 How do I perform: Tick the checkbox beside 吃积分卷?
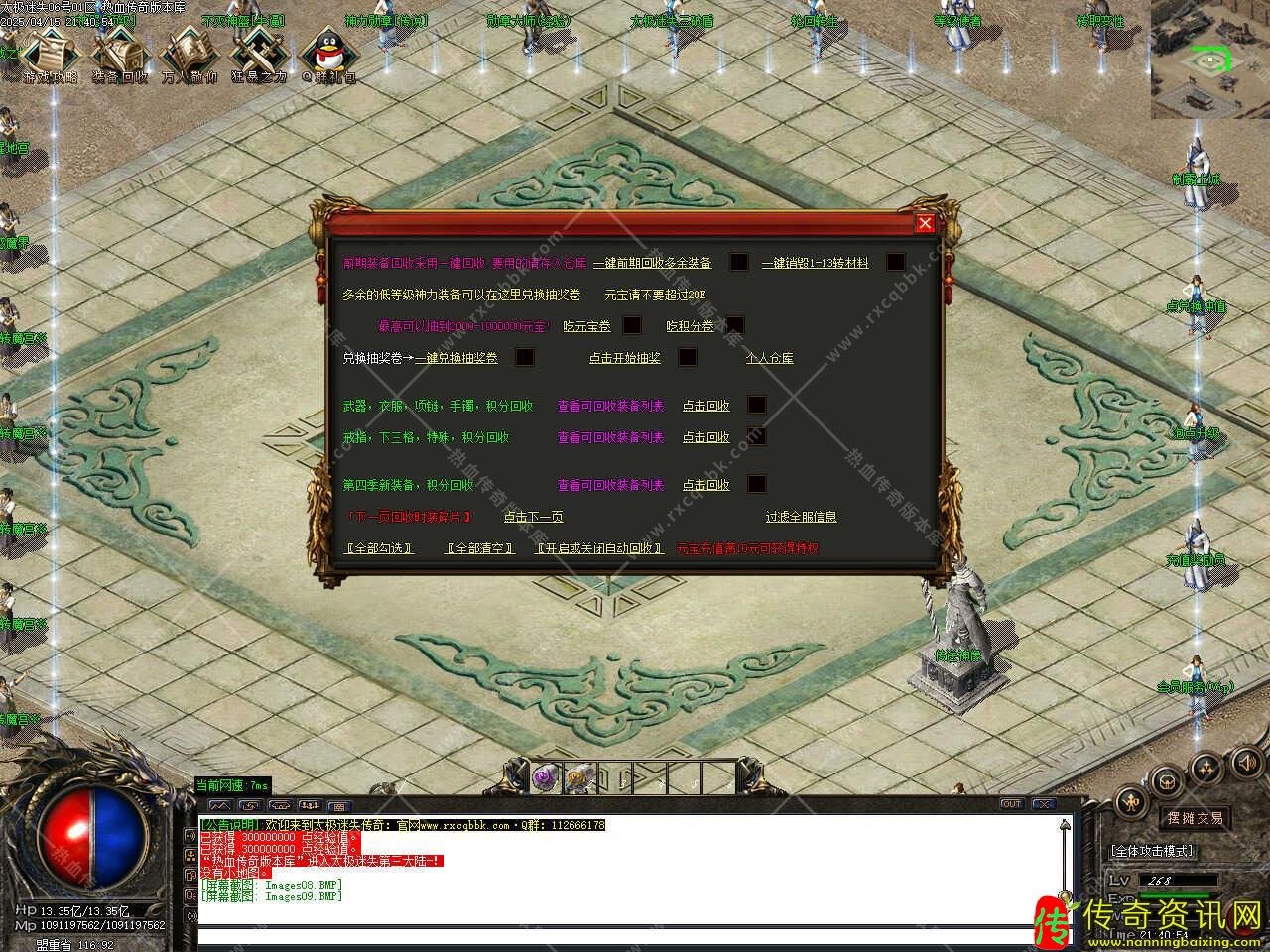click(x=734, y=325)
